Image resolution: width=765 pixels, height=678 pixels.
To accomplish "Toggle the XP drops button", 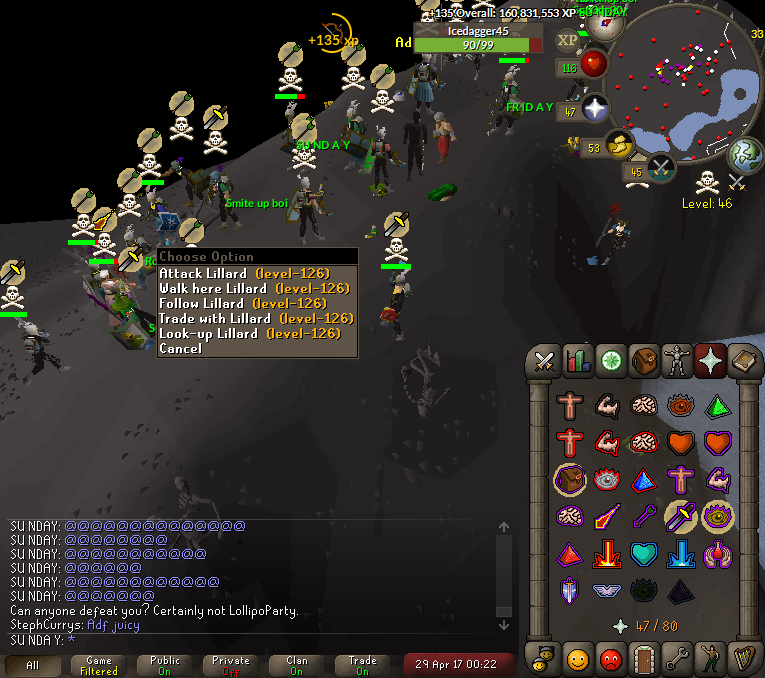I will (568, 40).
